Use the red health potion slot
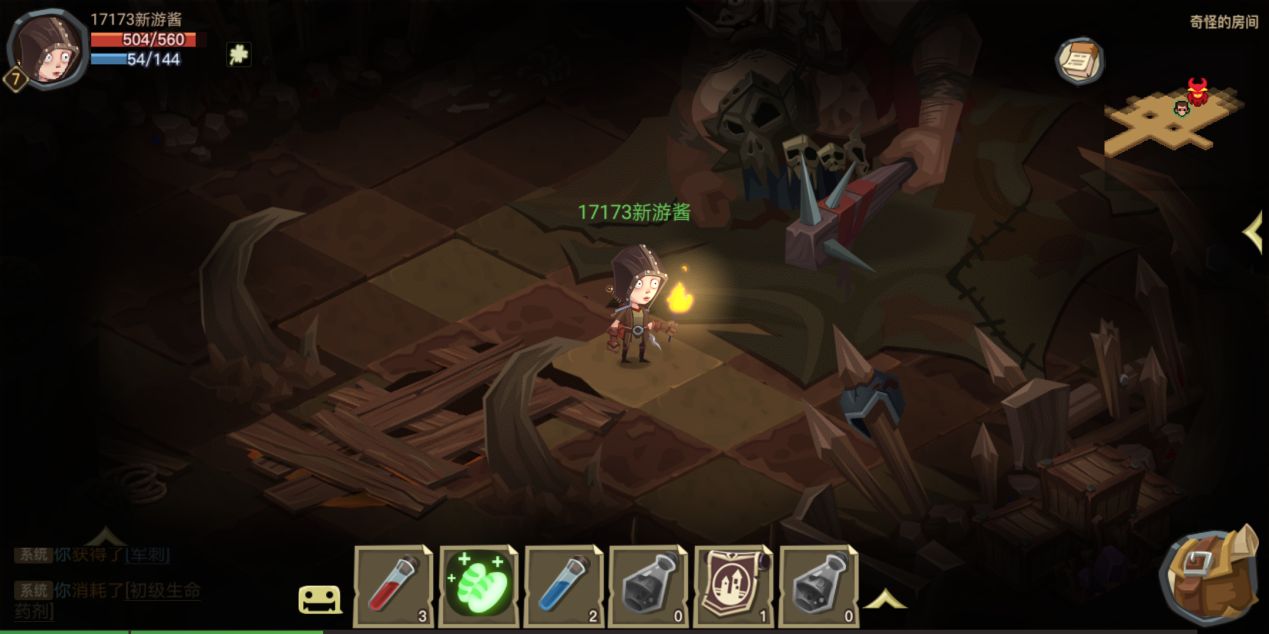The width and height of the screenshot is (1269, 634). 394,585
